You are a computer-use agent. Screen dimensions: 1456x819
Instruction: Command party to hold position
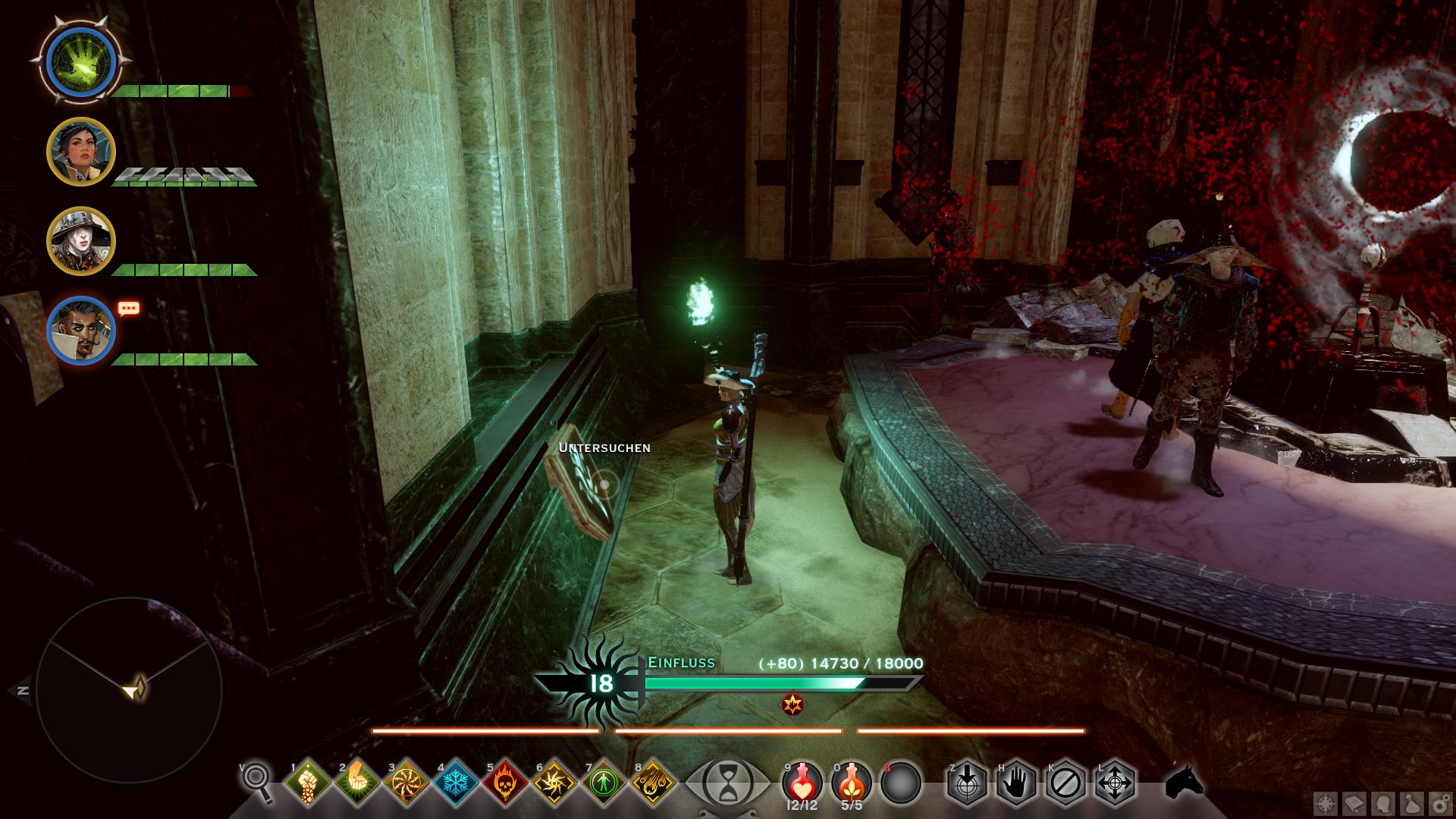pos(1015,782)
